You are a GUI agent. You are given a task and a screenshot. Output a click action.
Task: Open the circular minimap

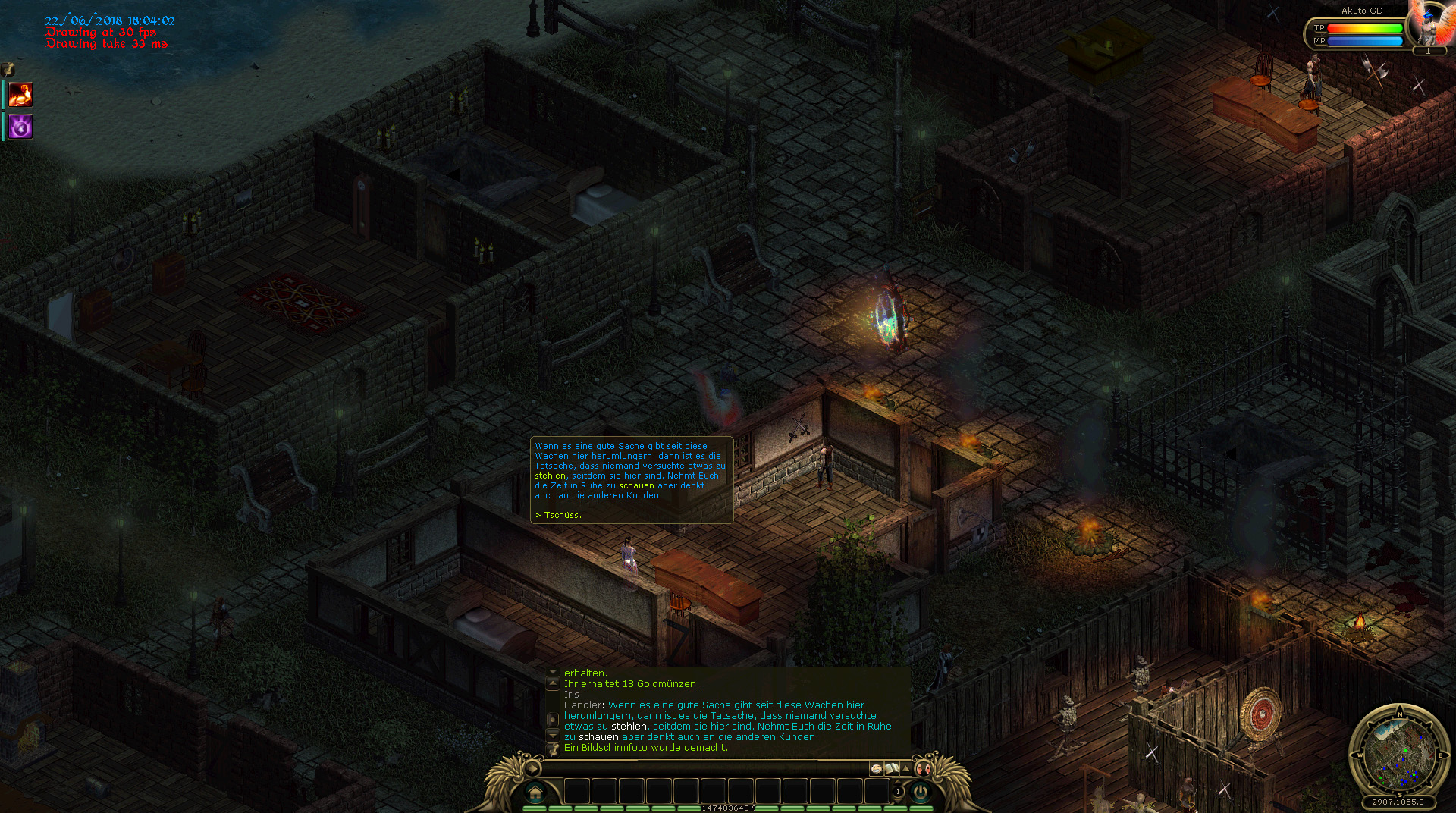pos(1398,751)
